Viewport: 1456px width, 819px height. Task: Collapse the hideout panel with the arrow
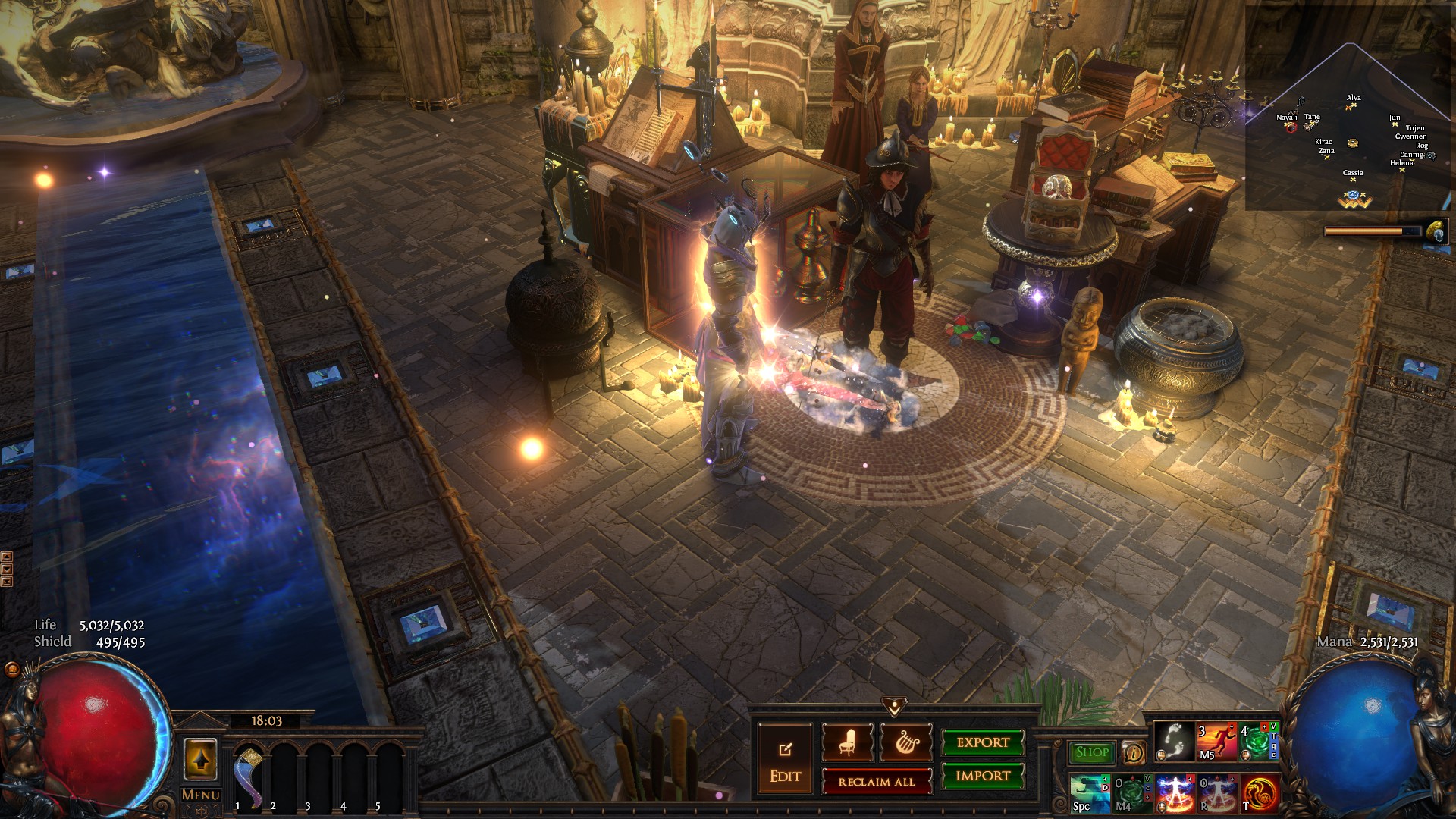click(x=894, y=707)
